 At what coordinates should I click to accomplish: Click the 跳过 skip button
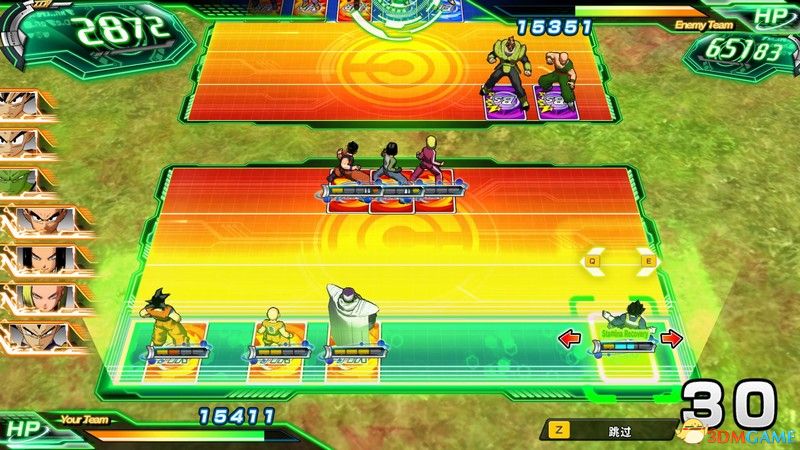pyautogui.click(x=610, y=430)
